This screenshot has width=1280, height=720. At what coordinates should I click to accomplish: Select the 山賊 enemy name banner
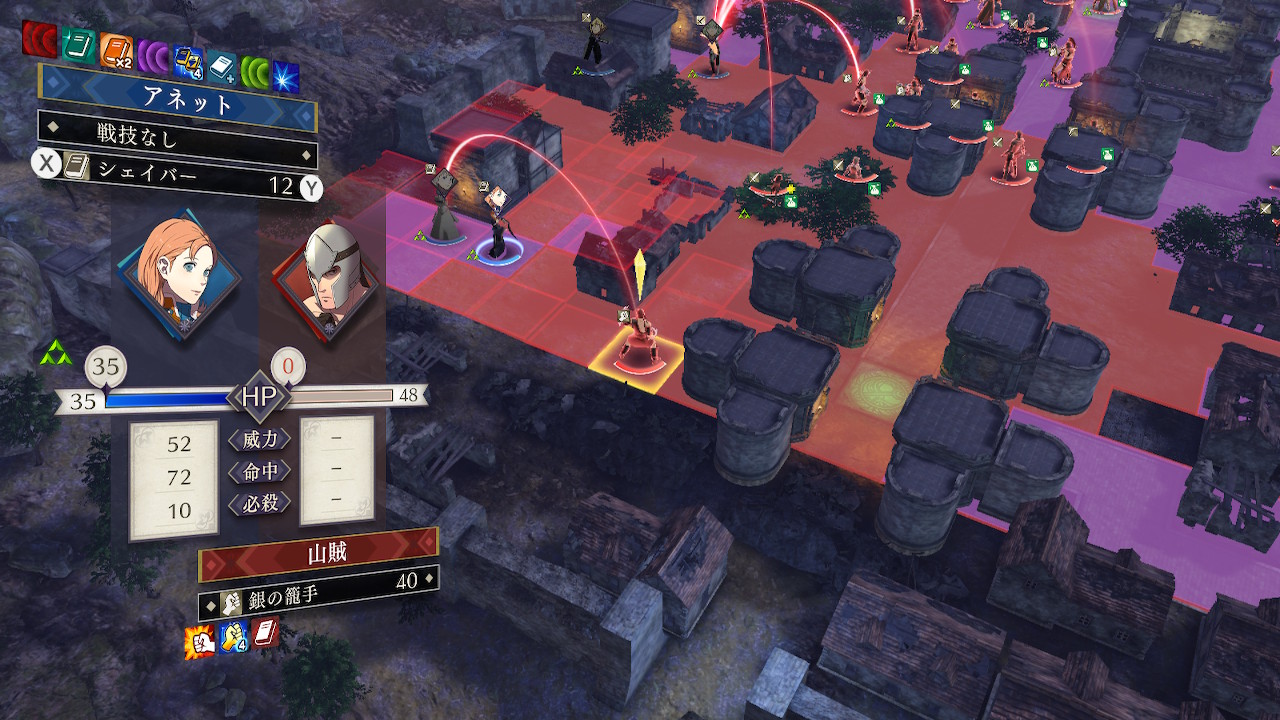click(319, 553)
